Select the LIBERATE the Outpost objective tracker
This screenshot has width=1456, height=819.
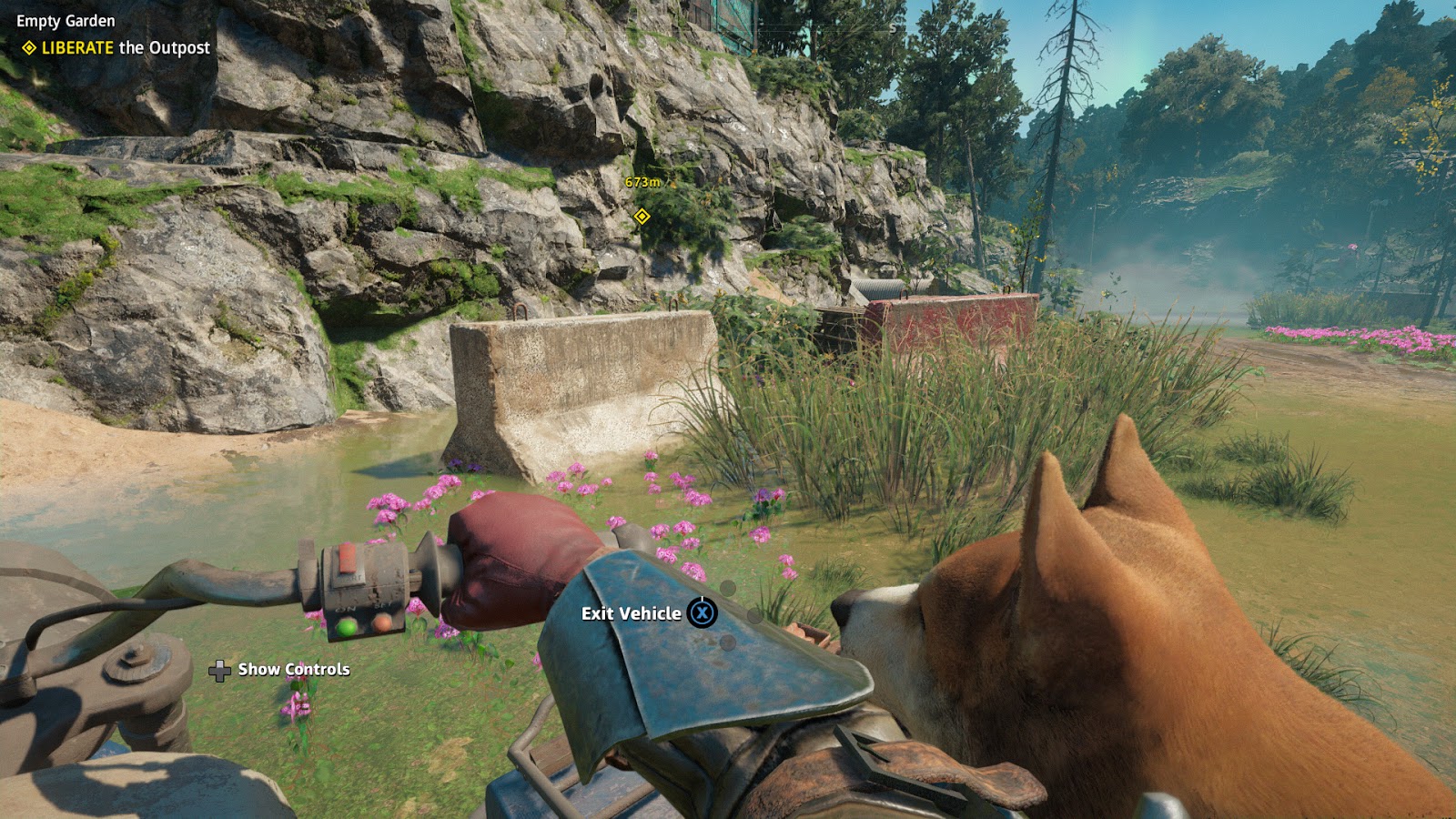coord(116,47)
